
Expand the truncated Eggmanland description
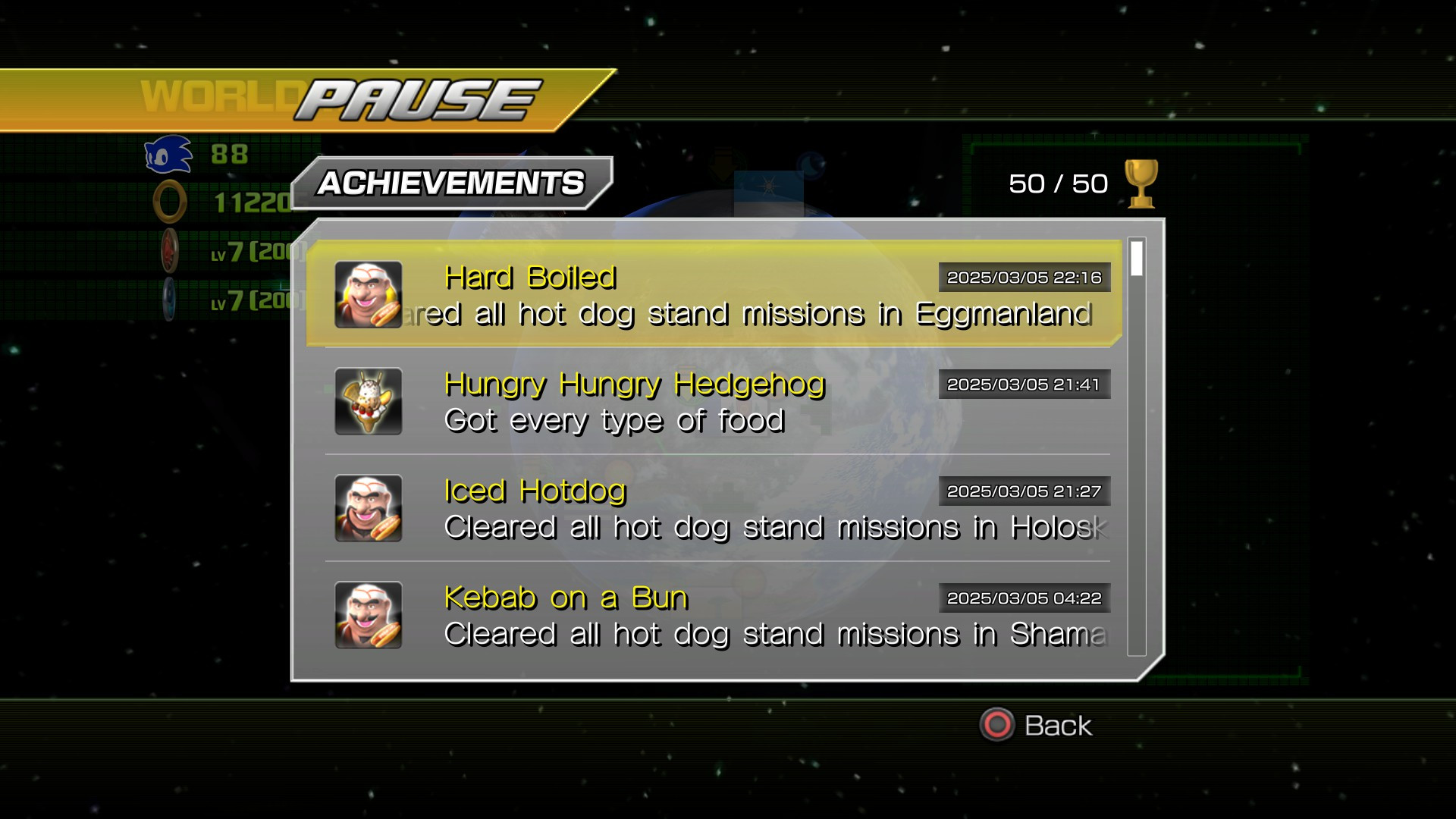pos(758,312)
